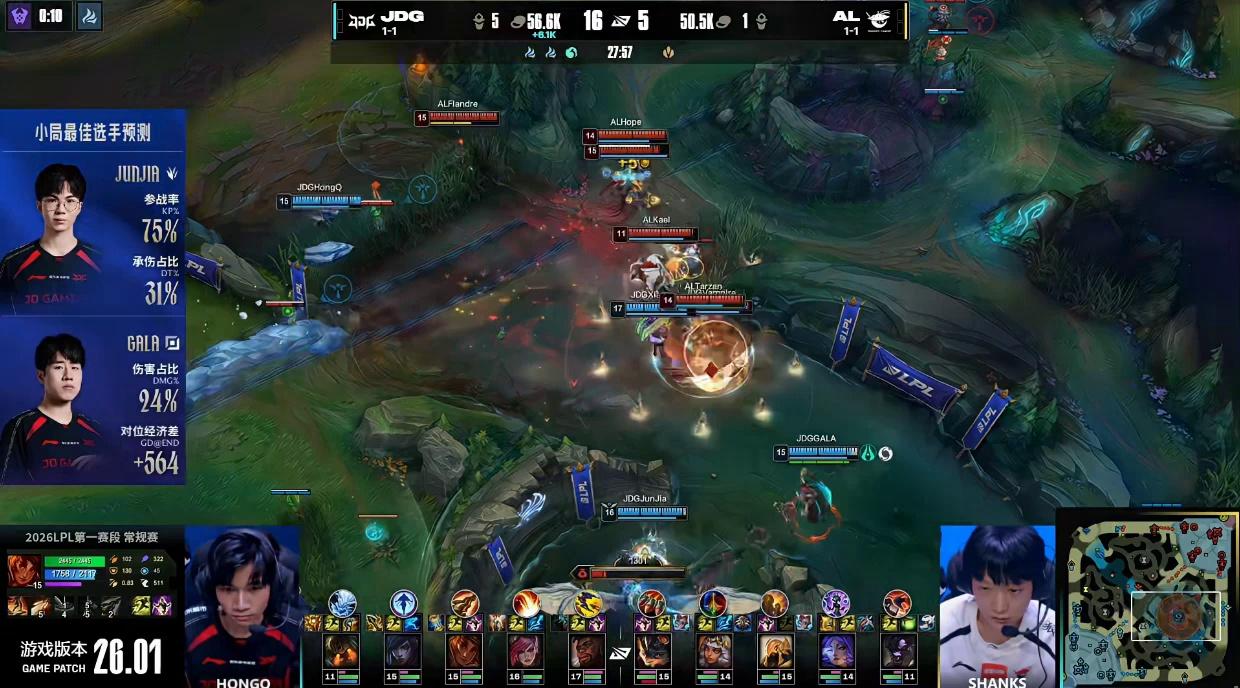This screenshot has height=688, width=1240.
Task: Pick the gold-crowned level 14 champion portrait
Action: 712,651
